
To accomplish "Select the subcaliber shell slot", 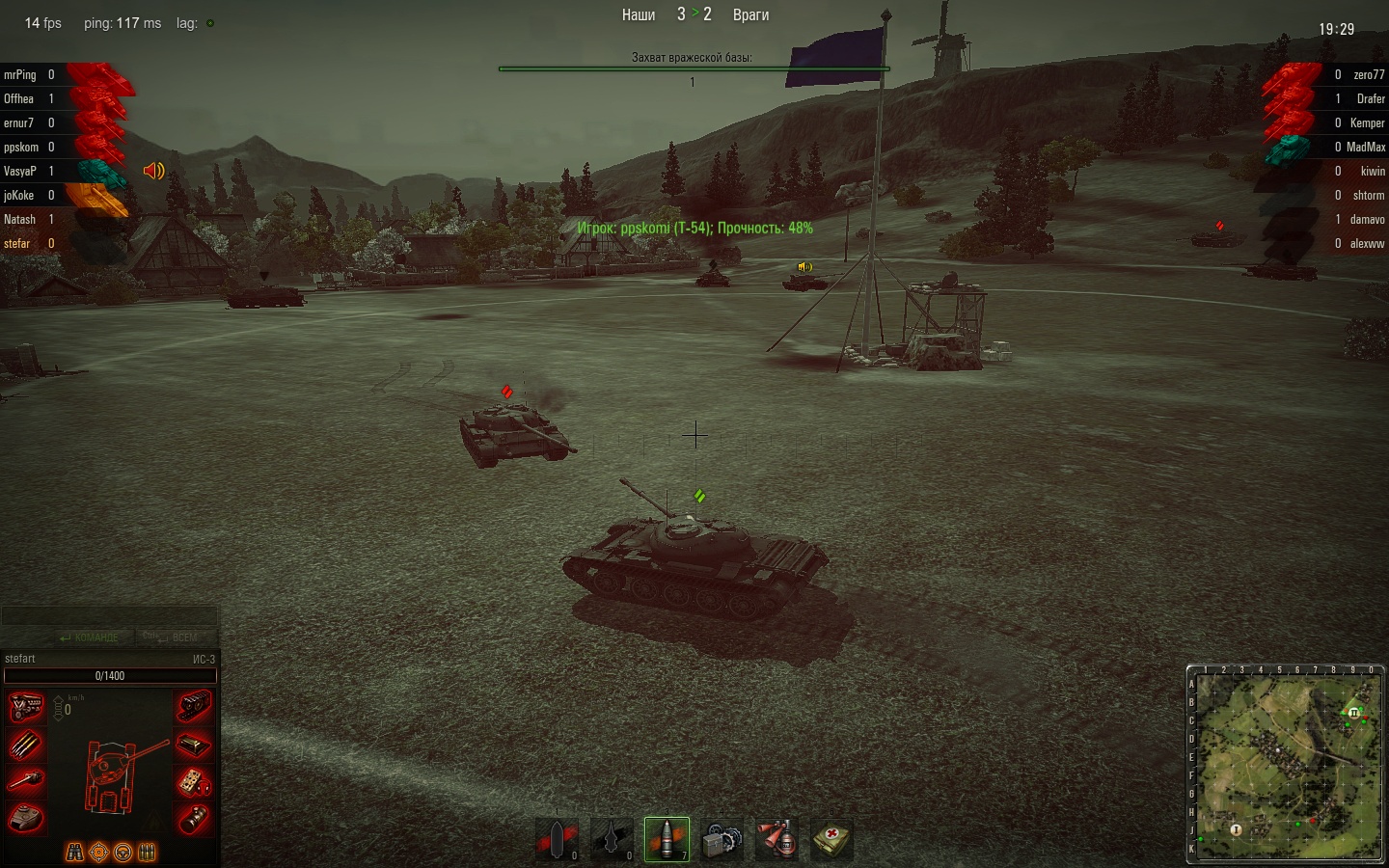I will (x=612, y=839).
